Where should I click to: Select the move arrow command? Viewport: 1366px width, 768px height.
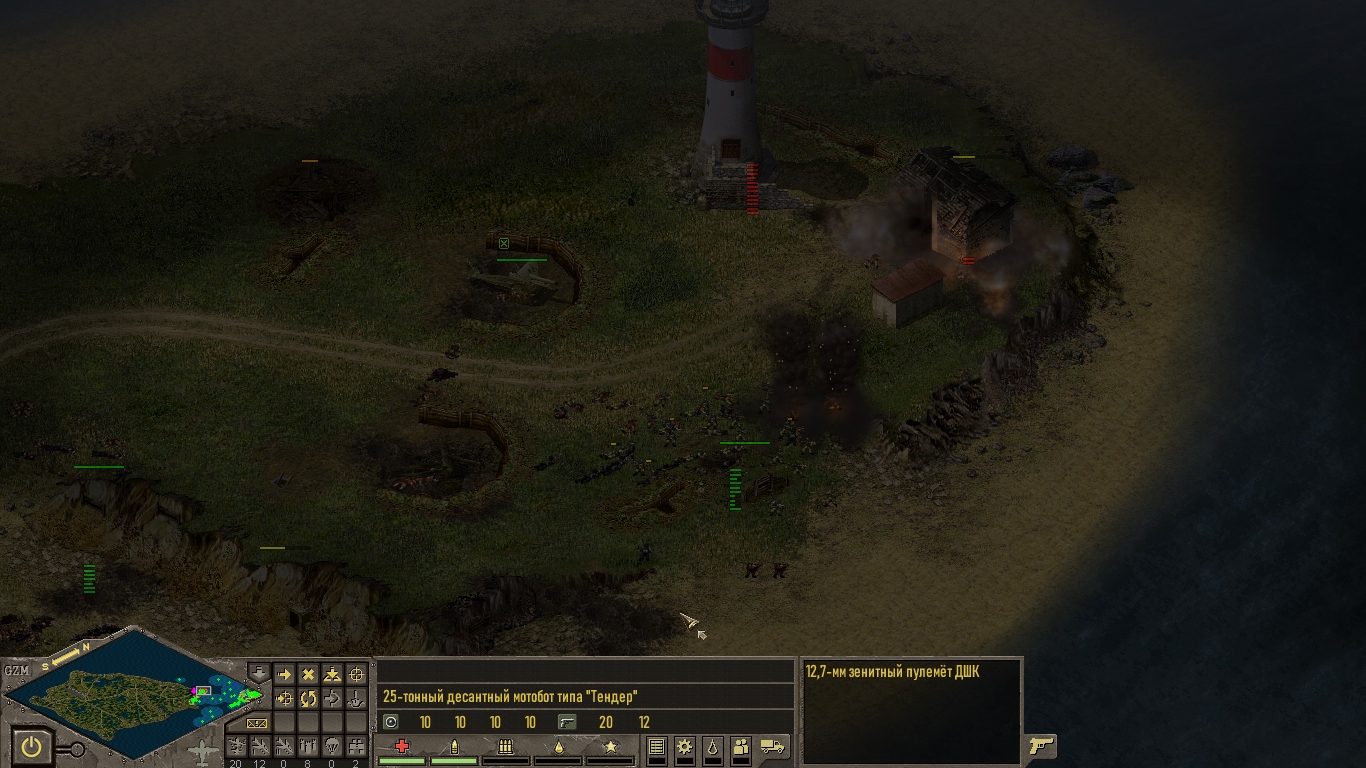pyautogui.click(x=284, y=675)
